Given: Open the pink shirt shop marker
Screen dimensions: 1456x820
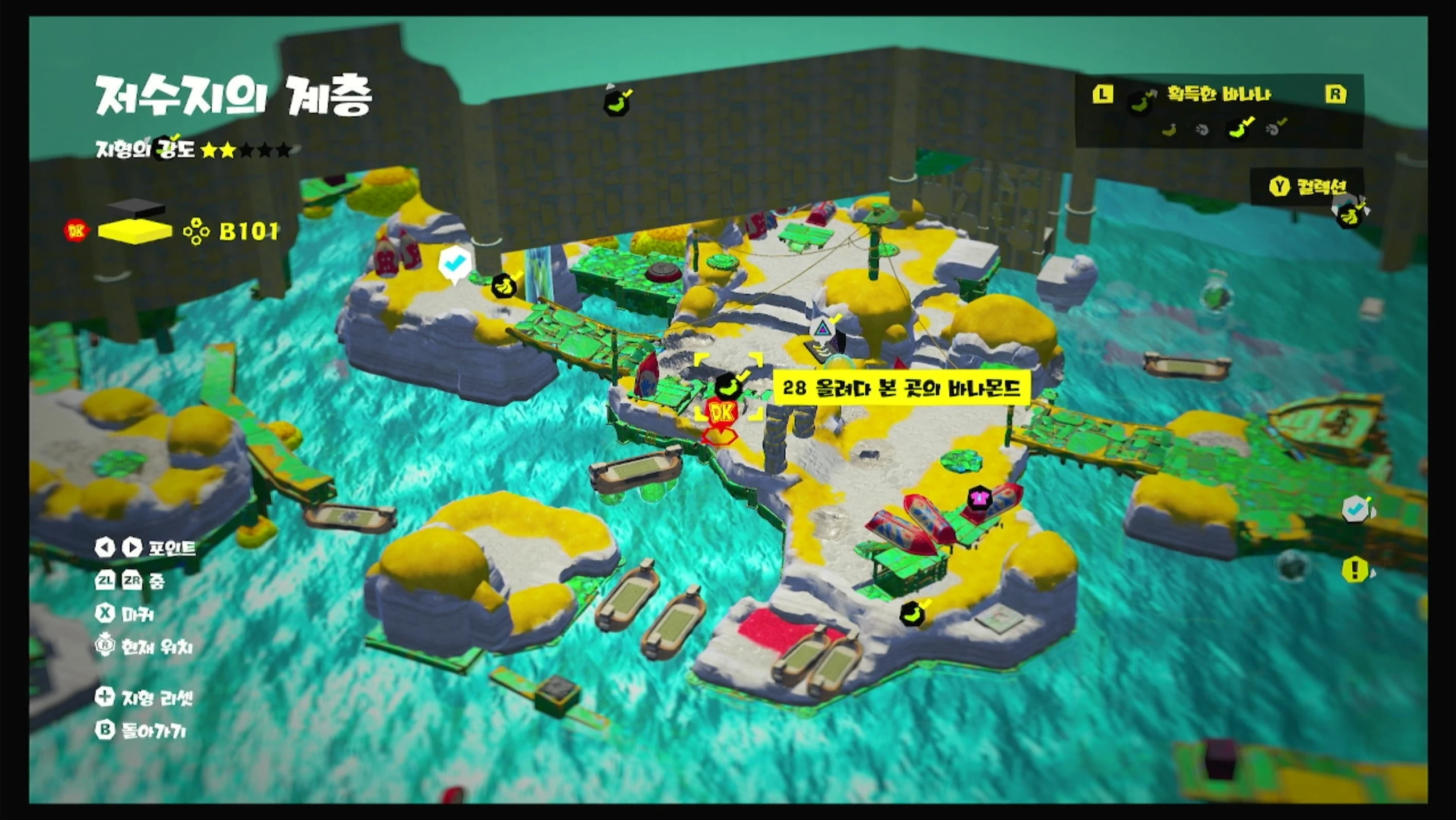Looking at the screenshot, I should [x=979, y=498].
